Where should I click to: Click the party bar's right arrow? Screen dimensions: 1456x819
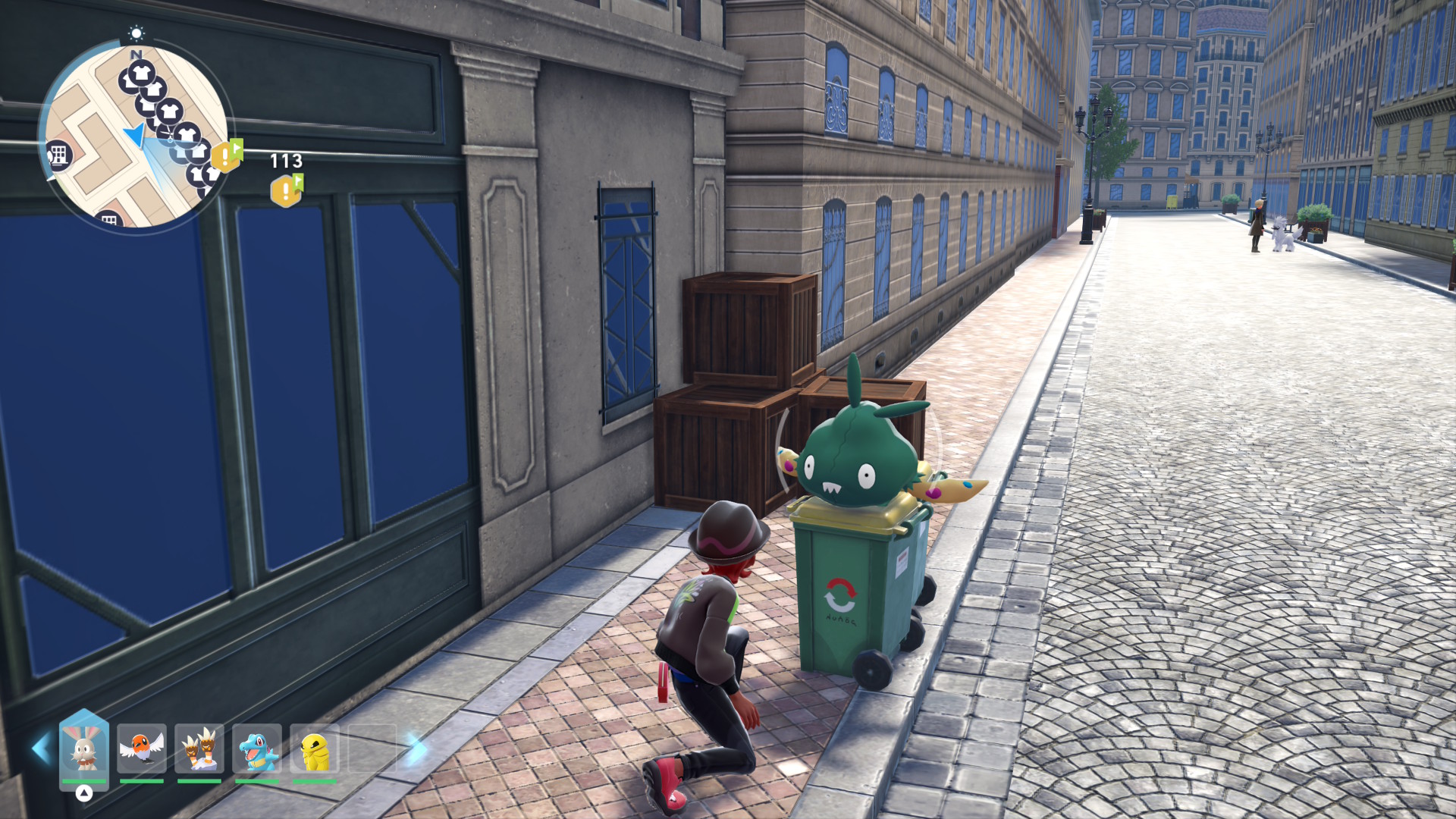point(416,748)
